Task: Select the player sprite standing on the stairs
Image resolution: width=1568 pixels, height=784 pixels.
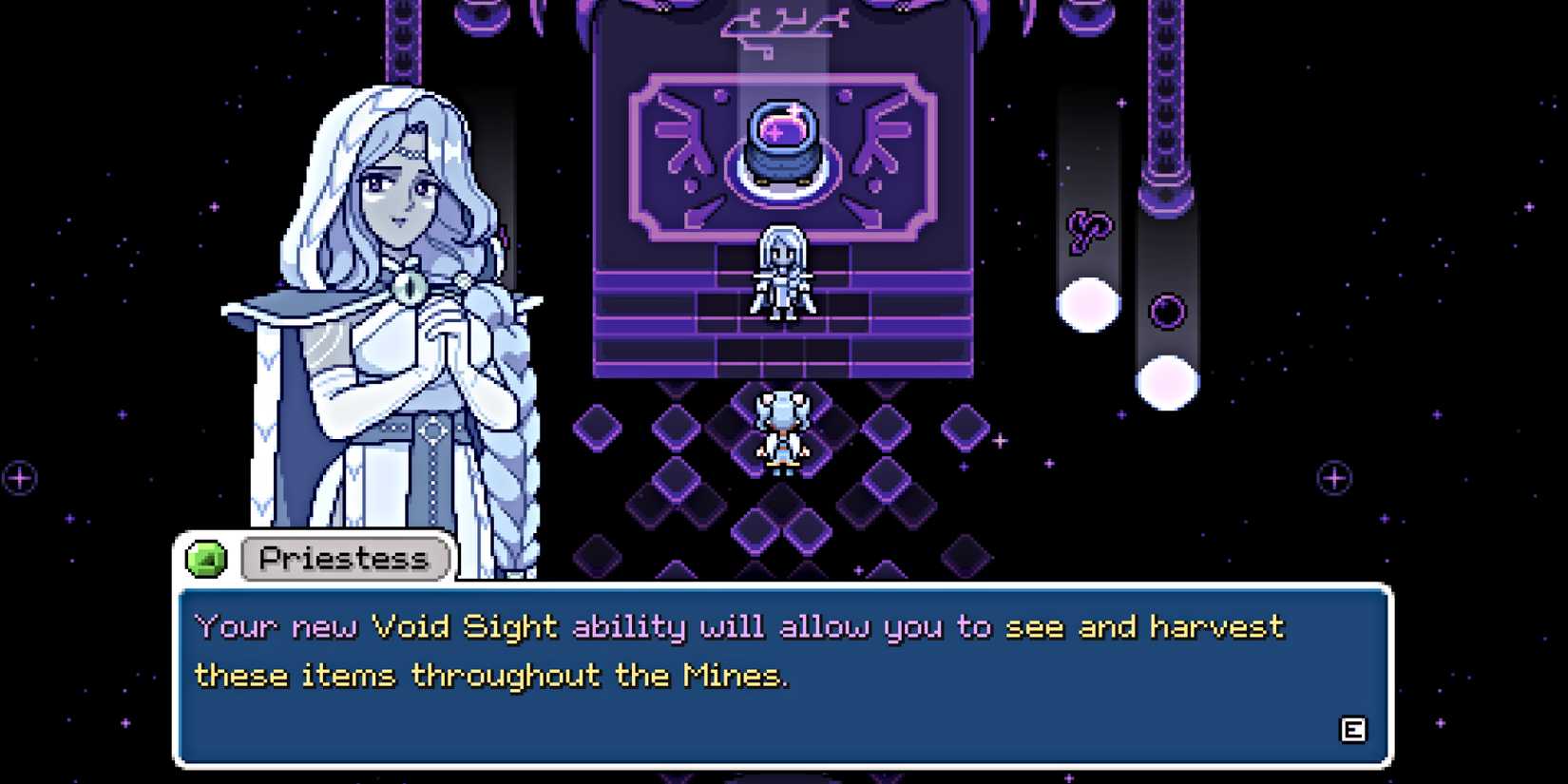Action: (782, 274)
